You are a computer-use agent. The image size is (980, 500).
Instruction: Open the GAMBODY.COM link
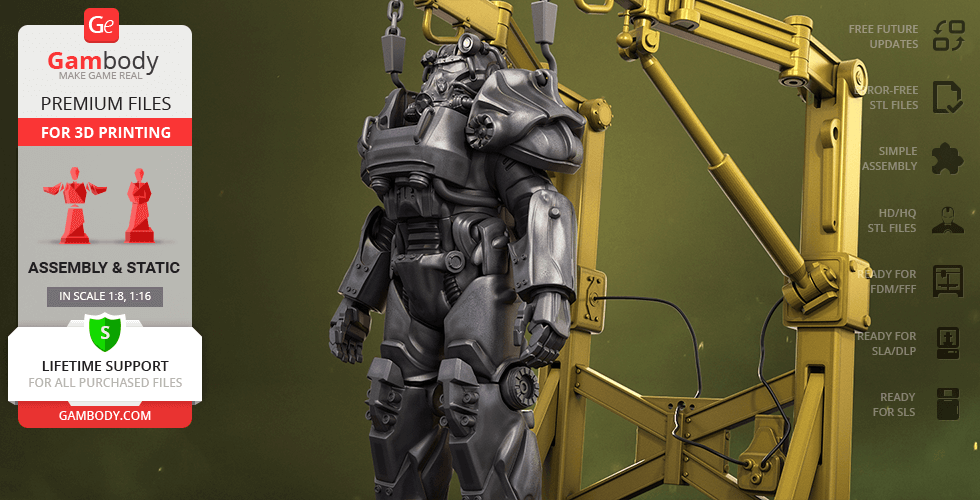pos(105,414)
